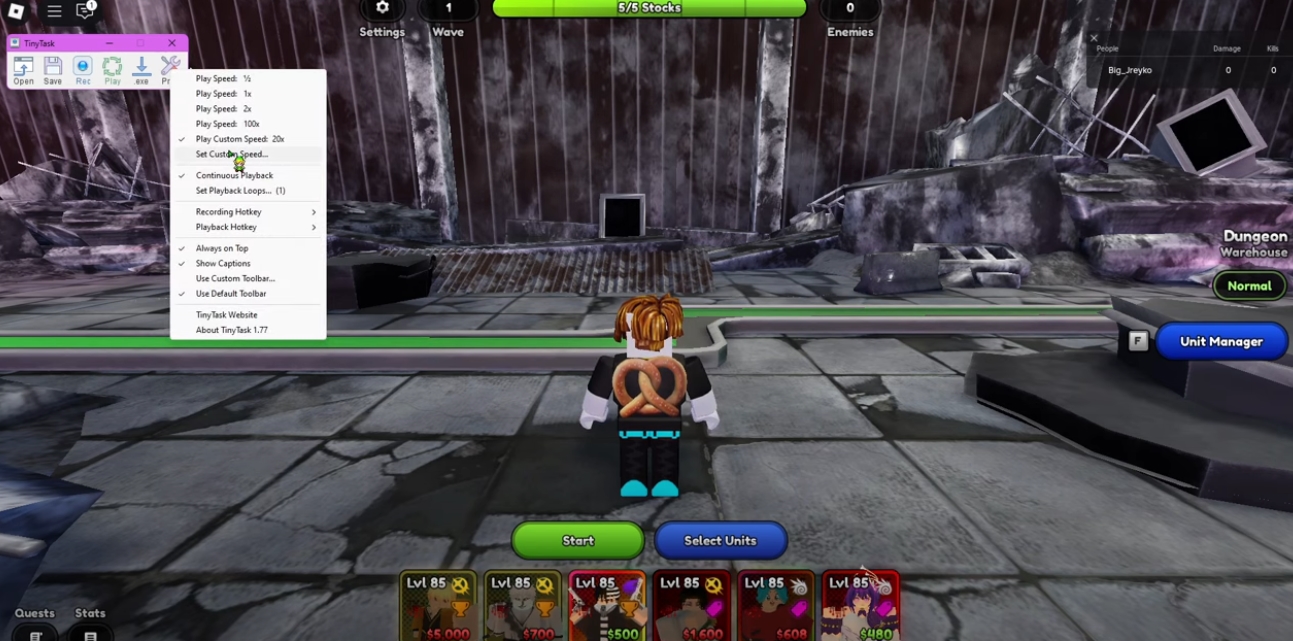This screenshot has height=641, width=1293.
Task: Open the Roblox hamburger menu
Action: tap(54, 11)
